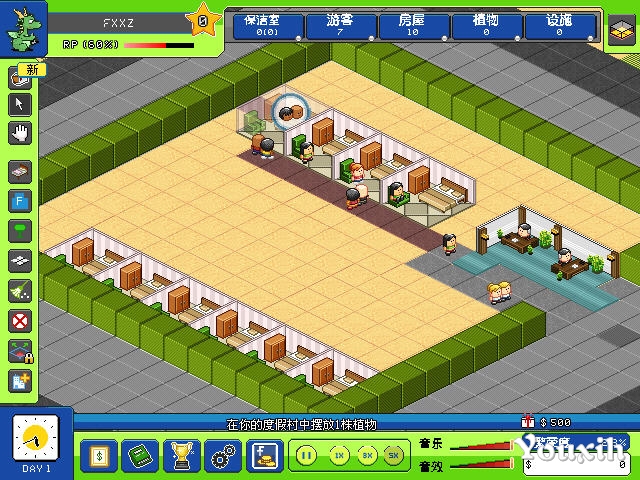Open the gears settings menu
Image resolution: width=640 pixels, height=480 pixels.
pos(220,456)
